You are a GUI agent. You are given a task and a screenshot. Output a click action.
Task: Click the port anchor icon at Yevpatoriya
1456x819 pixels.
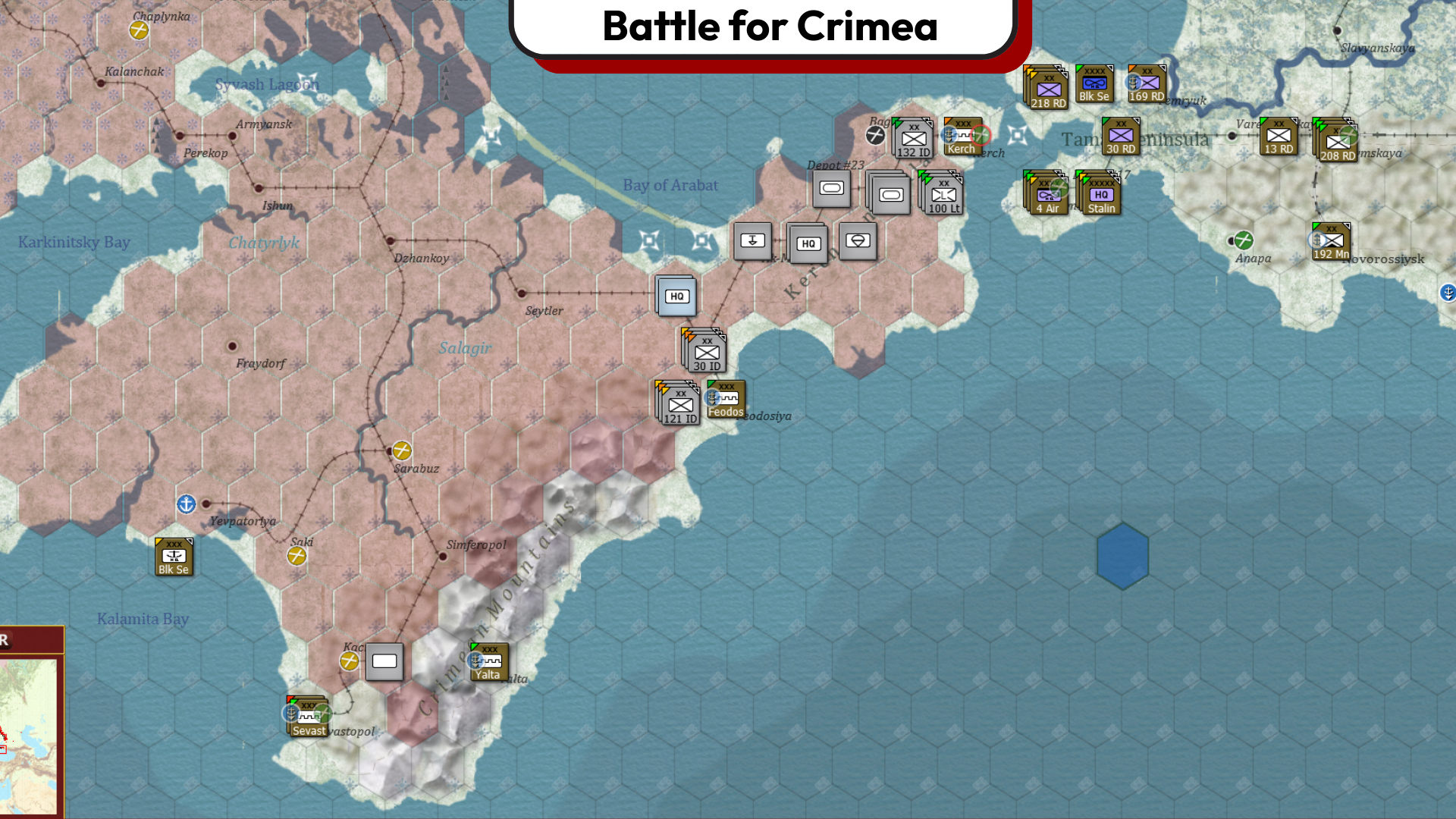coord(186,503)
